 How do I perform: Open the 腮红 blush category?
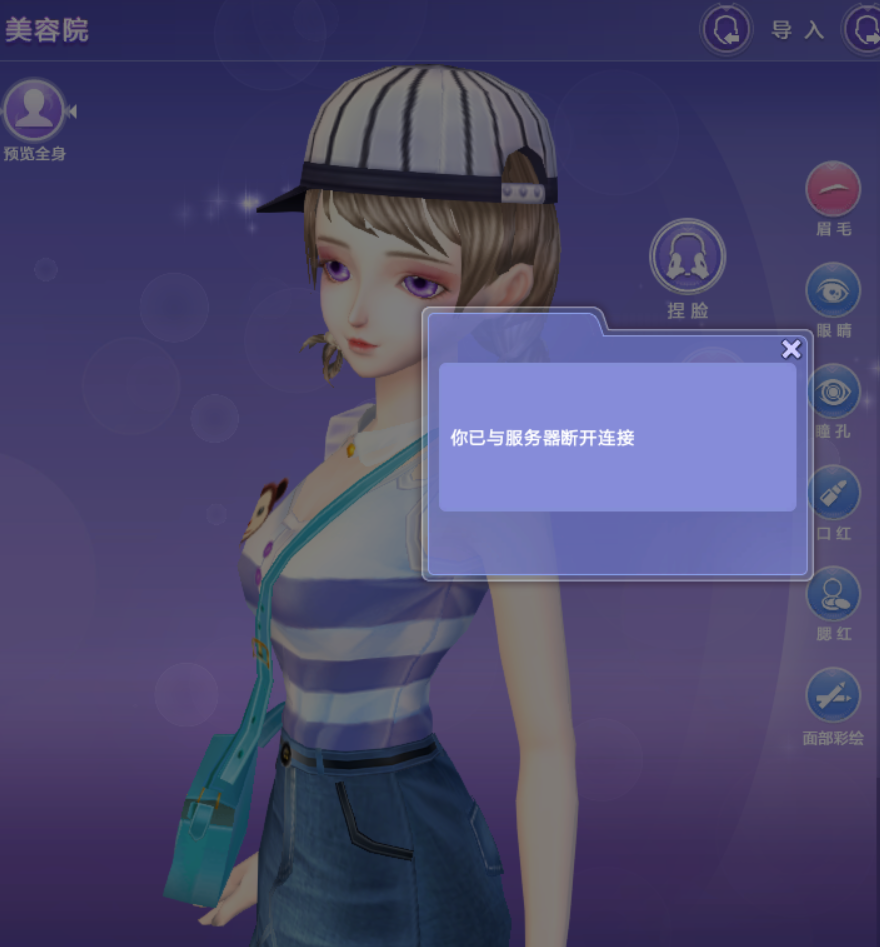(x=833, y=594)
